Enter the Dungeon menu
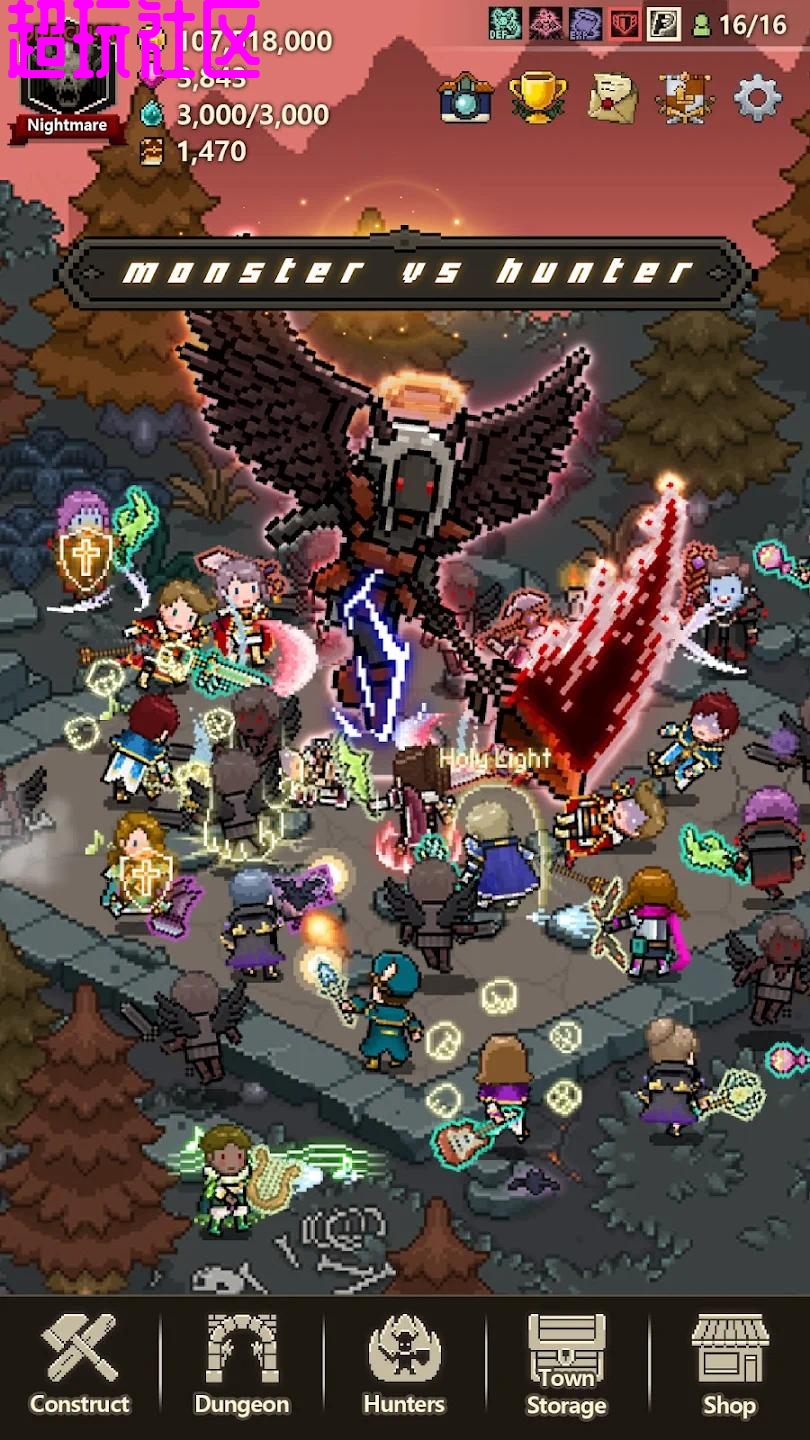Viewport: 810px width, 1440px height. point(242,1365)
